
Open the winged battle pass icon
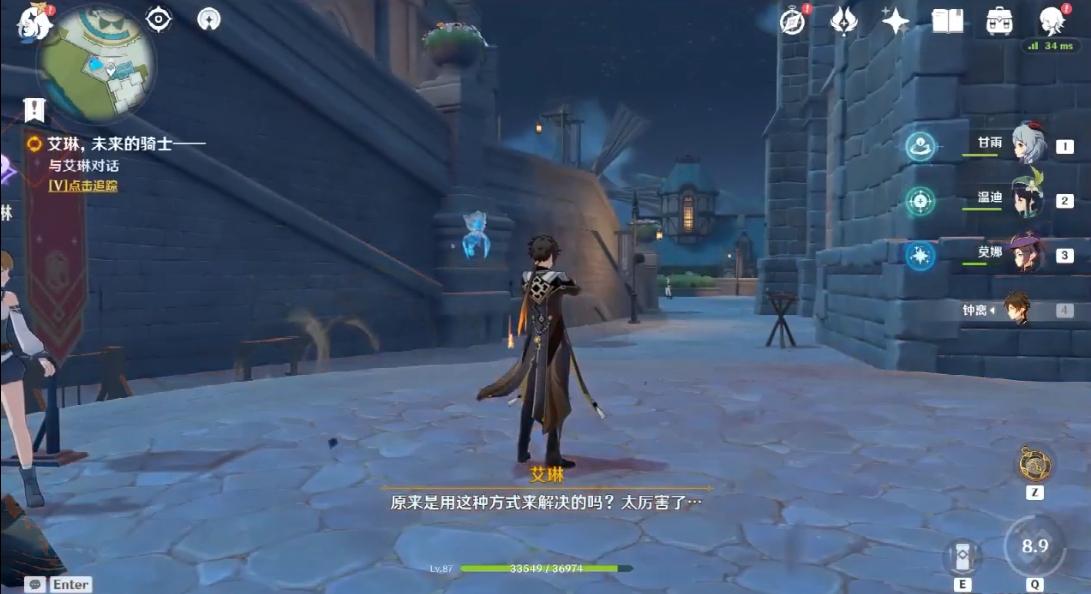[844, 20]
